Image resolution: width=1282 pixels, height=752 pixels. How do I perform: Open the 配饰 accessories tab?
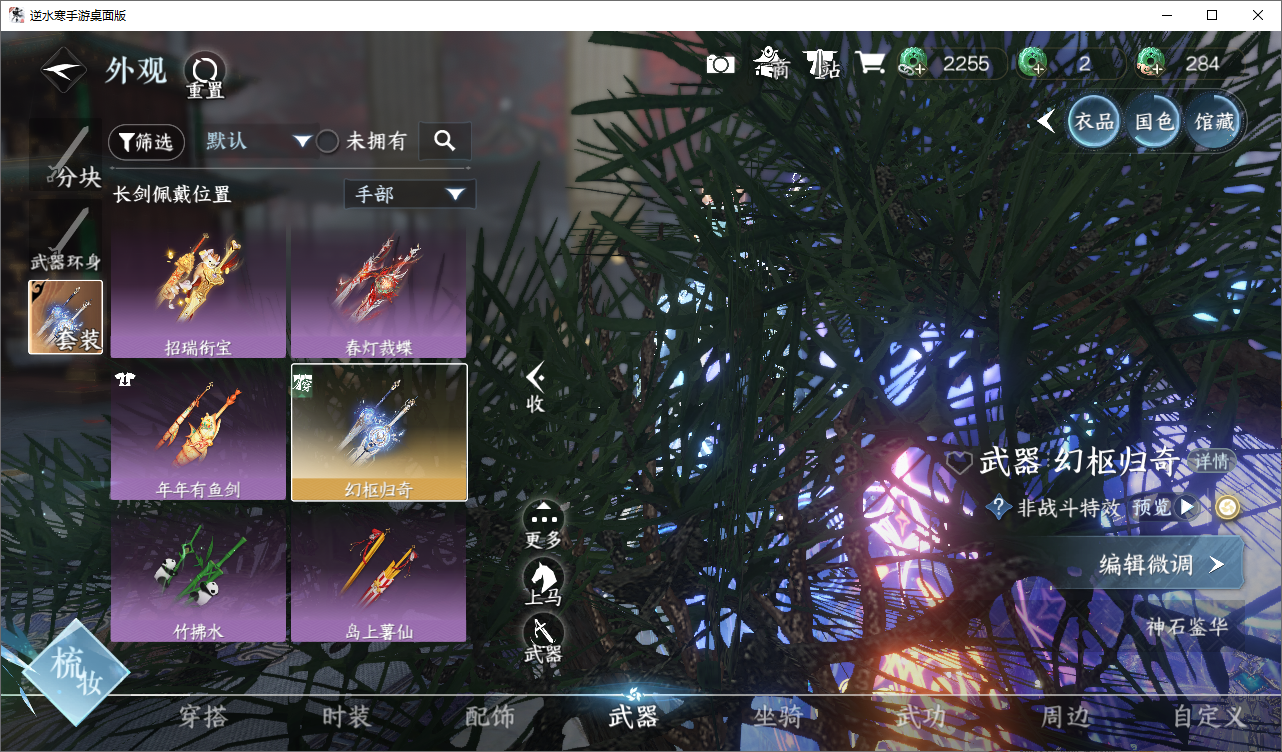(490, 716)
